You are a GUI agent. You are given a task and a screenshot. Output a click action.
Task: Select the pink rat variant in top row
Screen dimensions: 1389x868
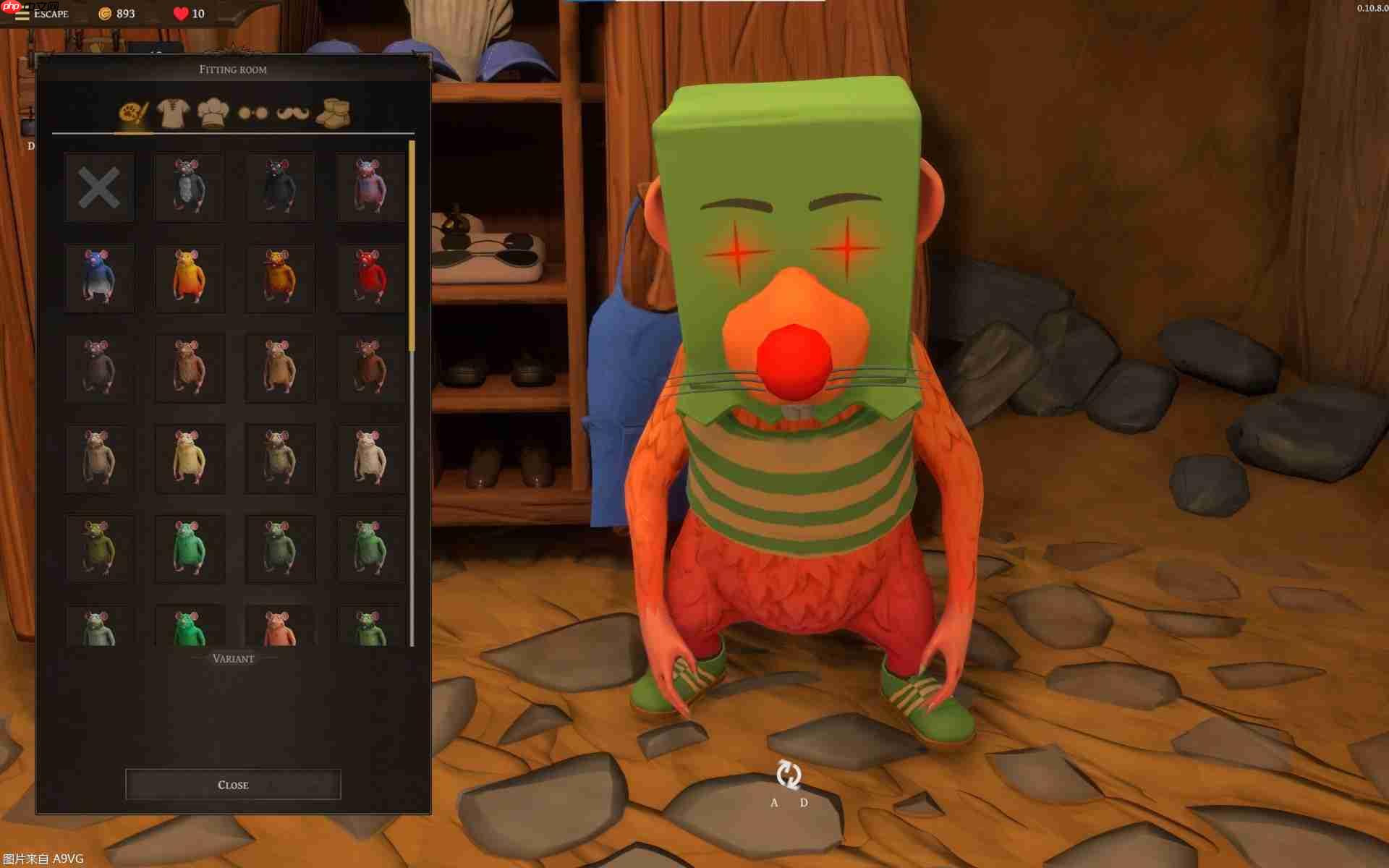click(370, 187)
